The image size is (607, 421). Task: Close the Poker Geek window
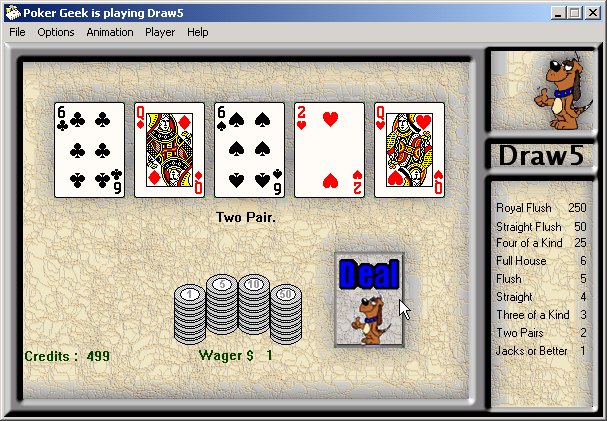tap(592, 12)
